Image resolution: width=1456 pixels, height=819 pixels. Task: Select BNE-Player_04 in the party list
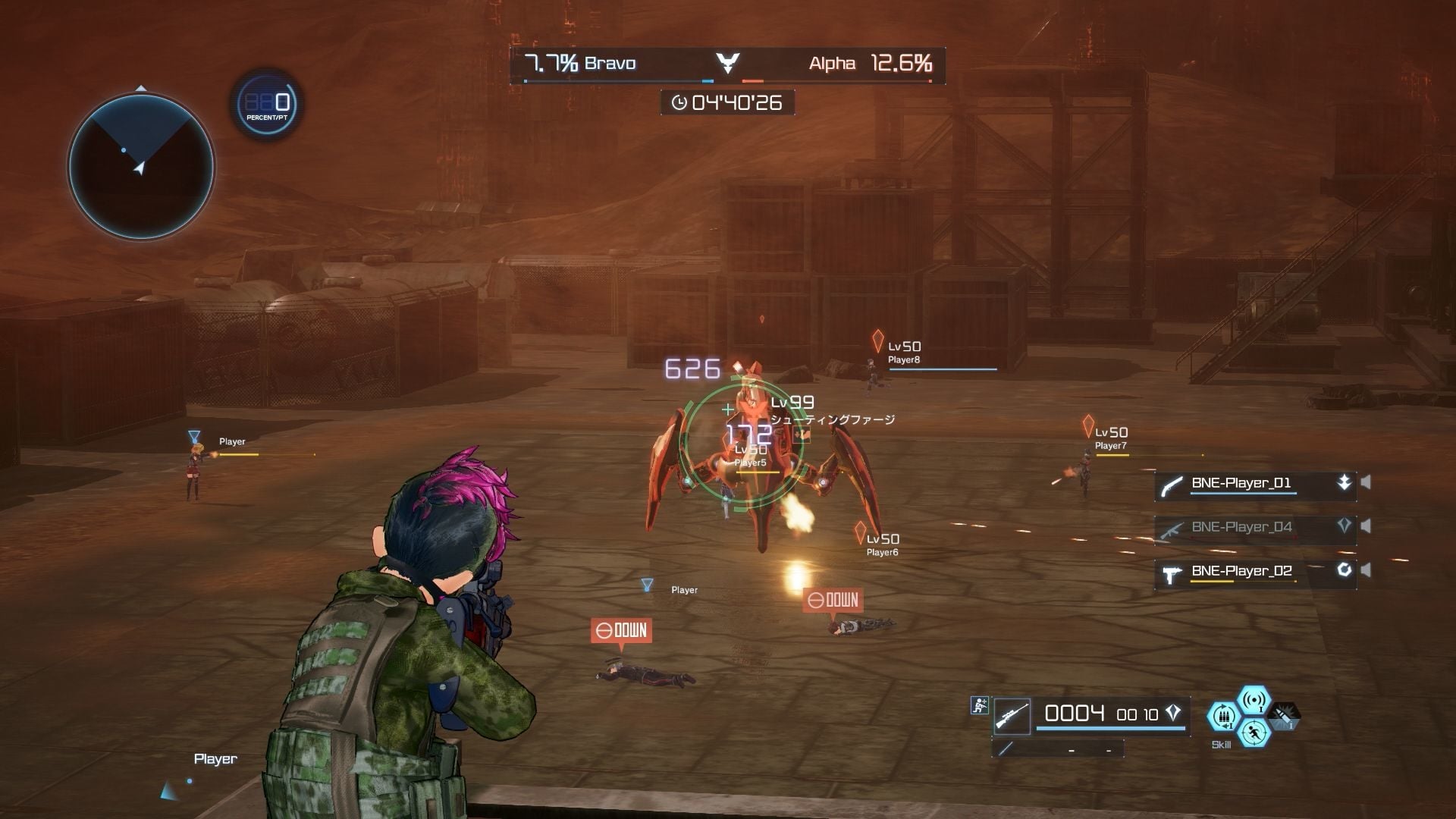coord(1241,528)
